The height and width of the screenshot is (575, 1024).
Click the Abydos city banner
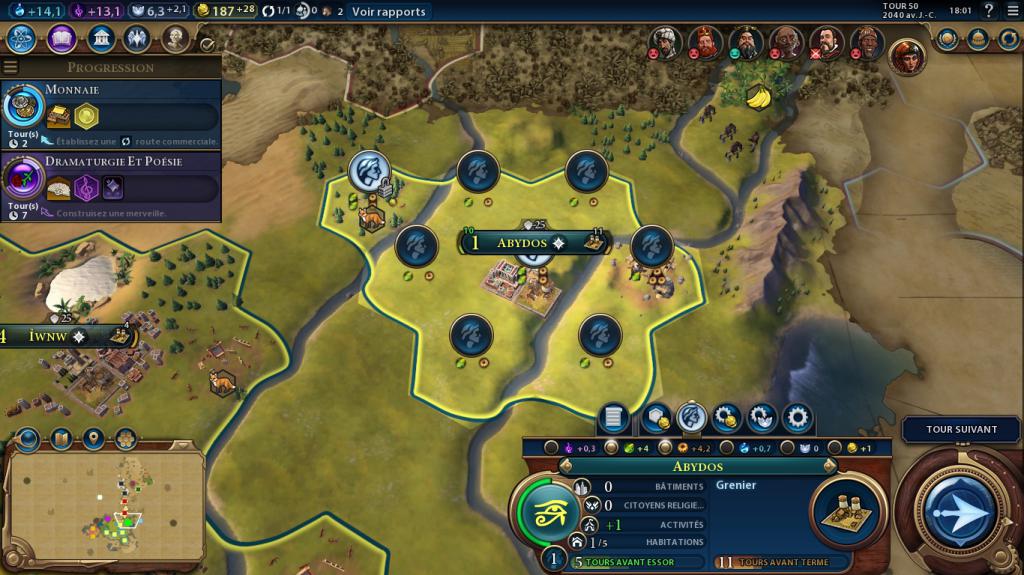521,243
